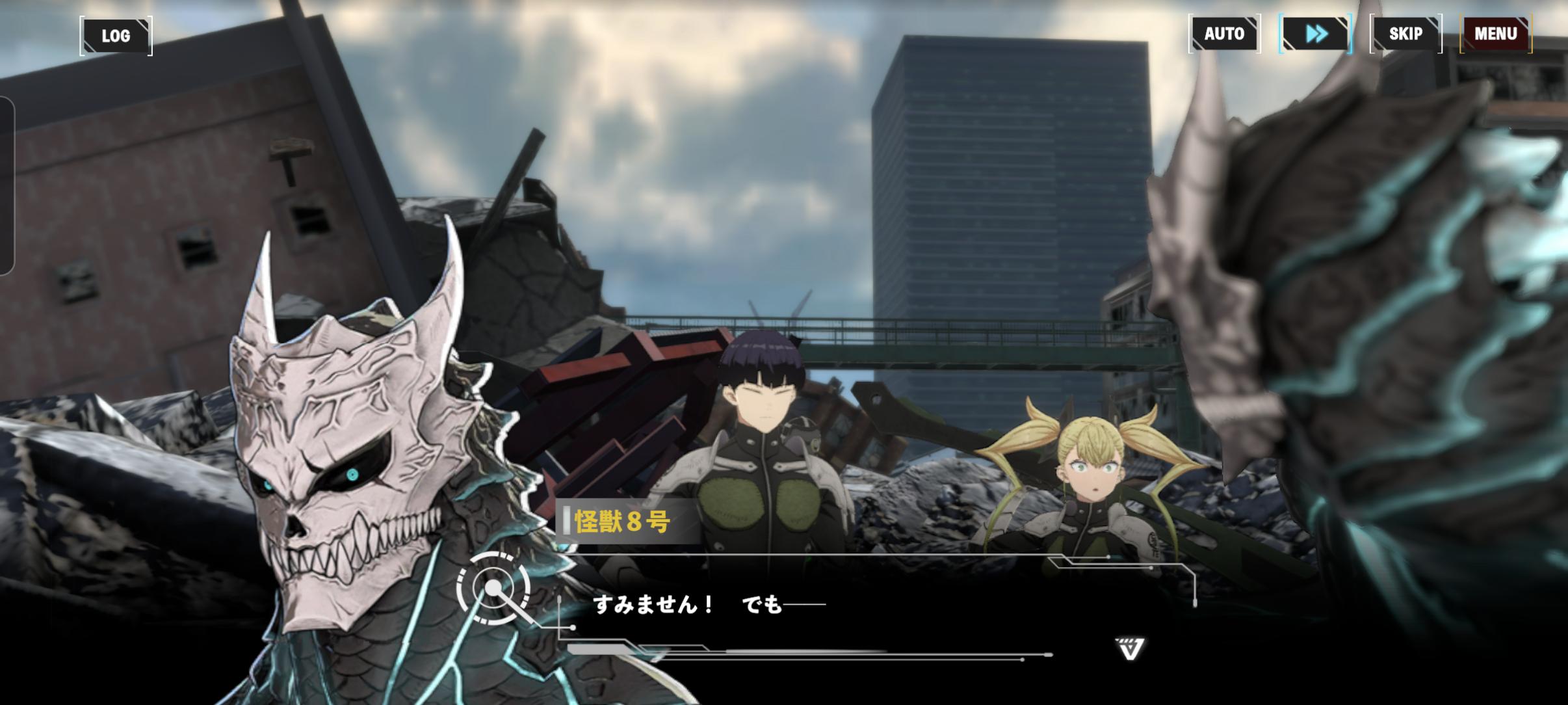Viewport: 1568px width, 705px height.
Task: Activate the fast-forward arrows button
Action: (x=1315, y=34)
